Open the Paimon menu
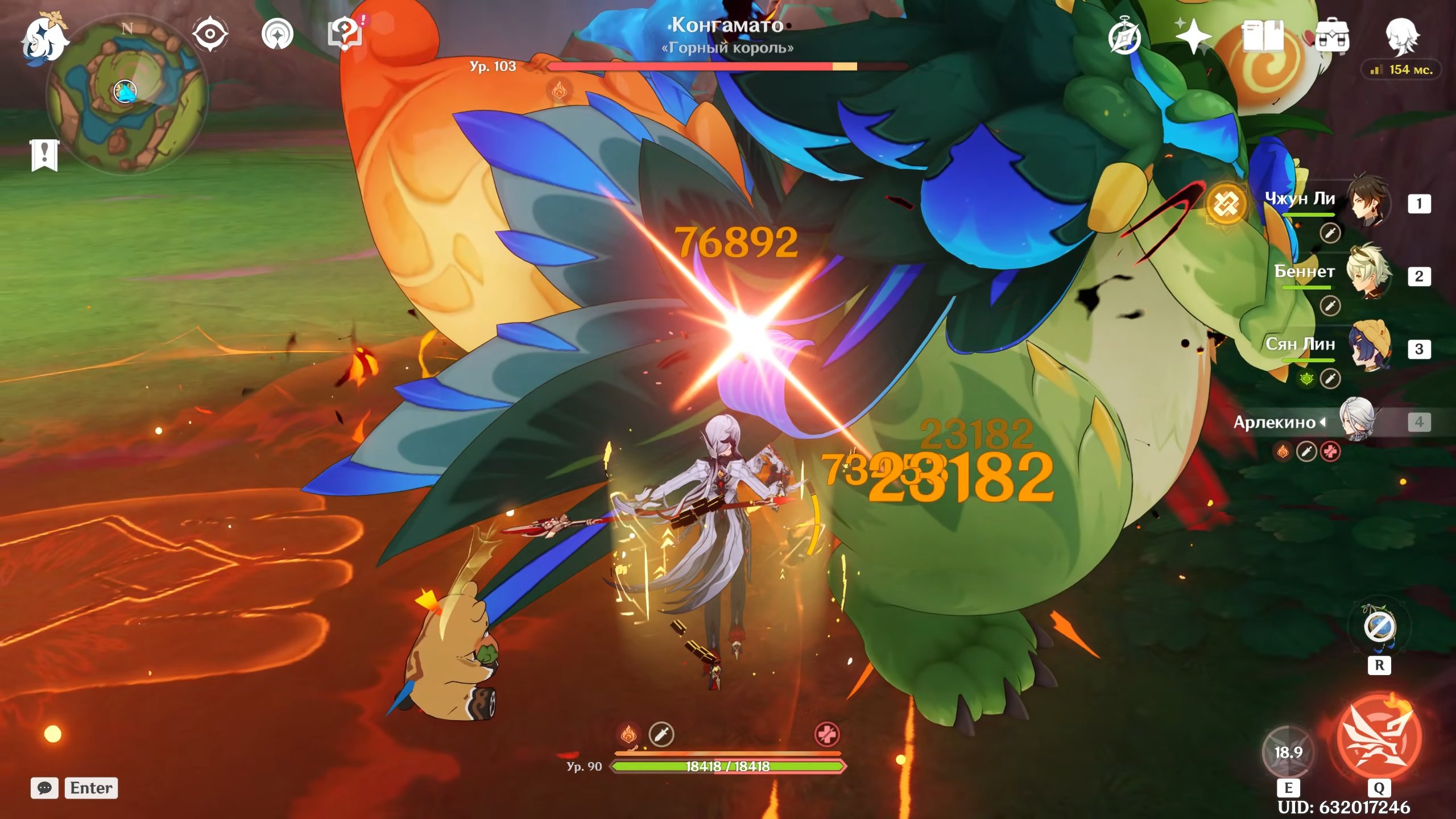1456x819 pixels. click(x=44, y=39)
